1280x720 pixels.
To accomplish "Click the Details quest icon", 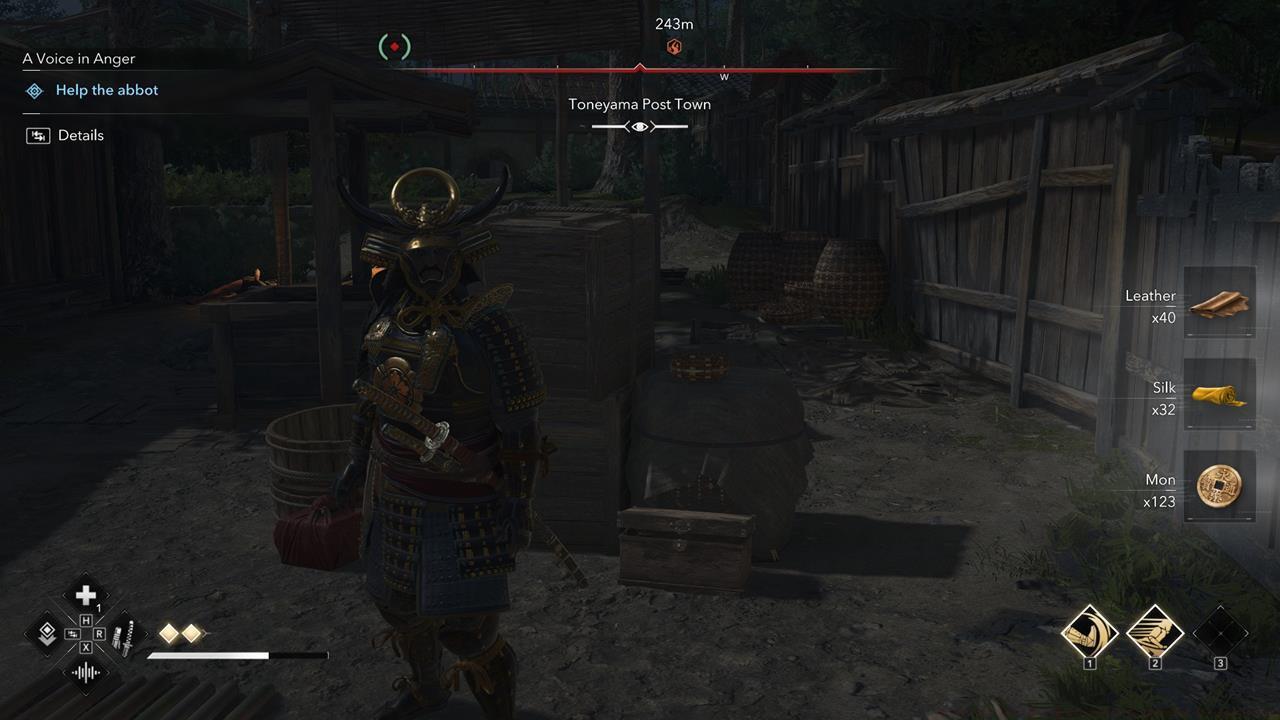I will pos(38,134).
